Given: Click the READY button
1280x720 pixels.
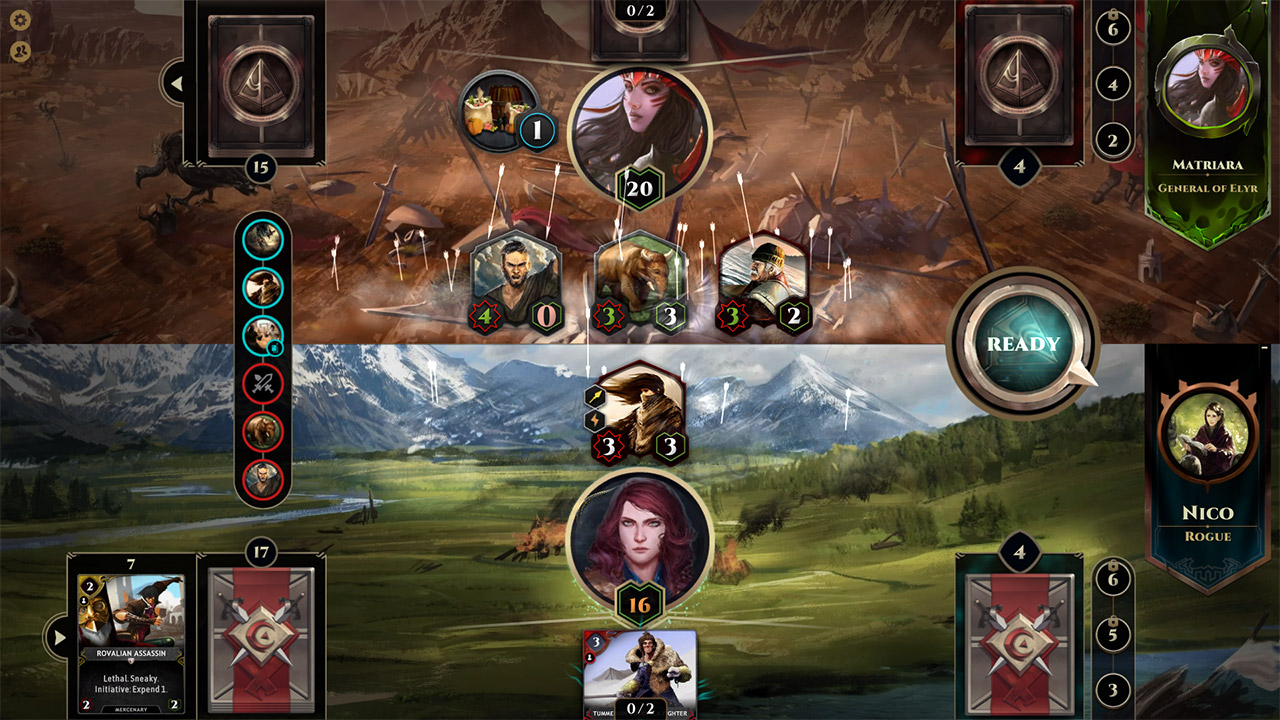Looking at the screenshot, I should pyautogui.click(x=1023, y=344).
